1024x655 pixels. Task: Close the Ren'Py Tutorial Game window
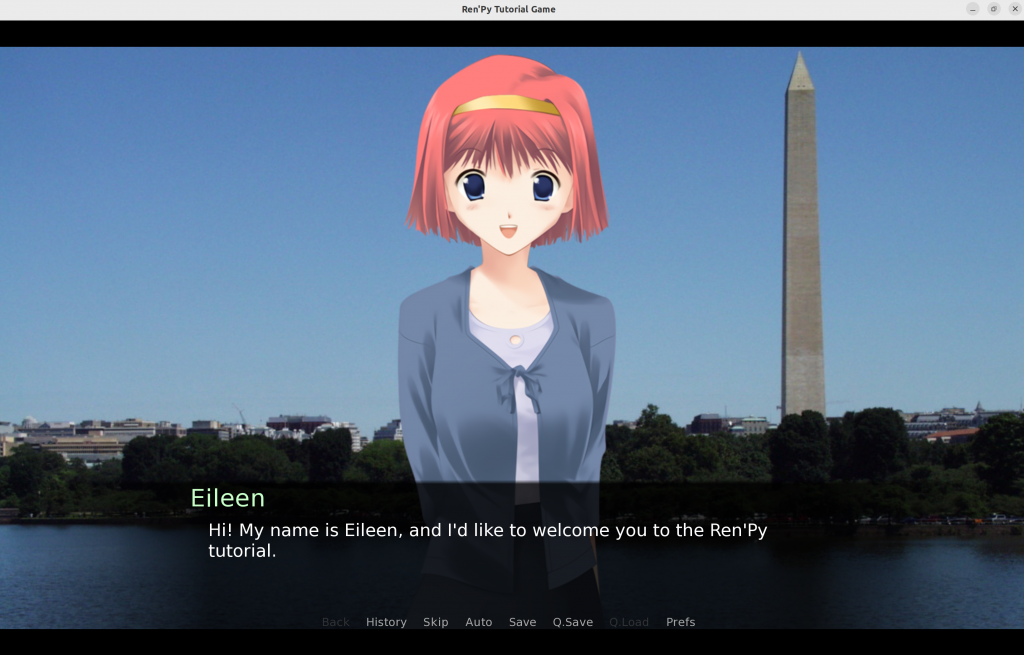pyautogui.click(x=1015, y=9)
